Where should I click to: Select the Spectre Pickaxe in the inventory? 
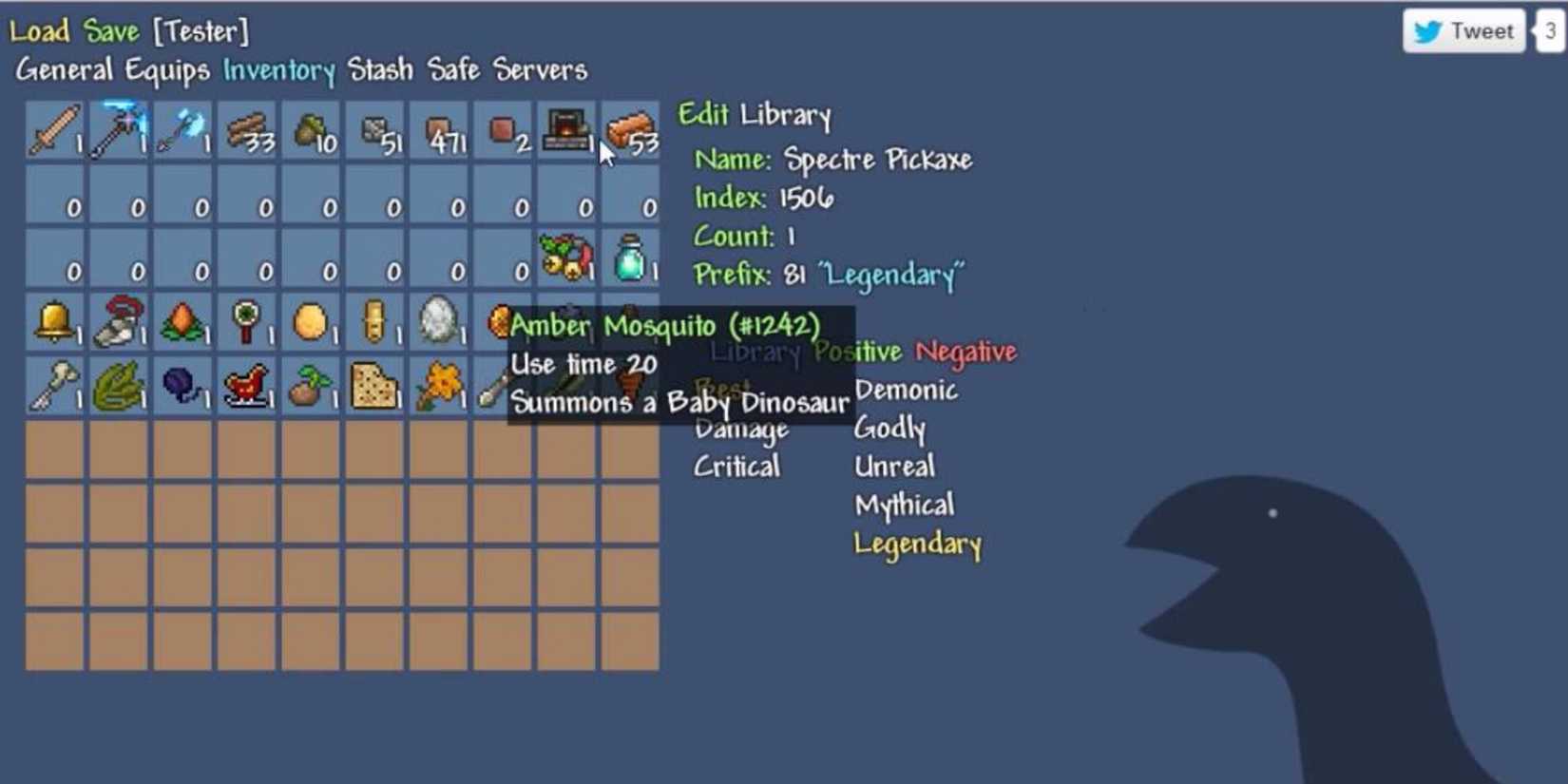tap(118, 130)
